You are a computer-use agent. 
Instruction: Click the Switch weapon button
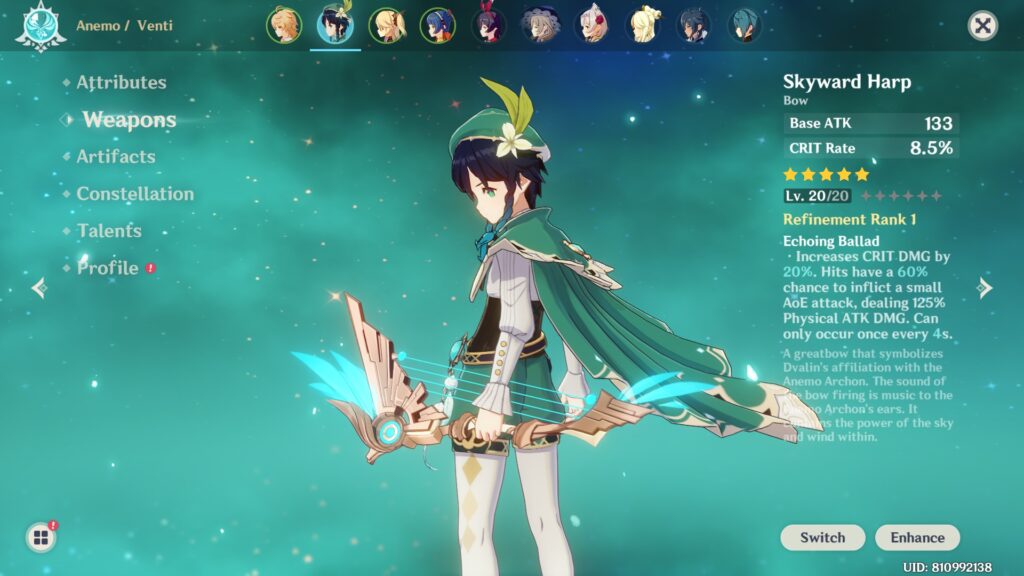[x=822, y=538]
